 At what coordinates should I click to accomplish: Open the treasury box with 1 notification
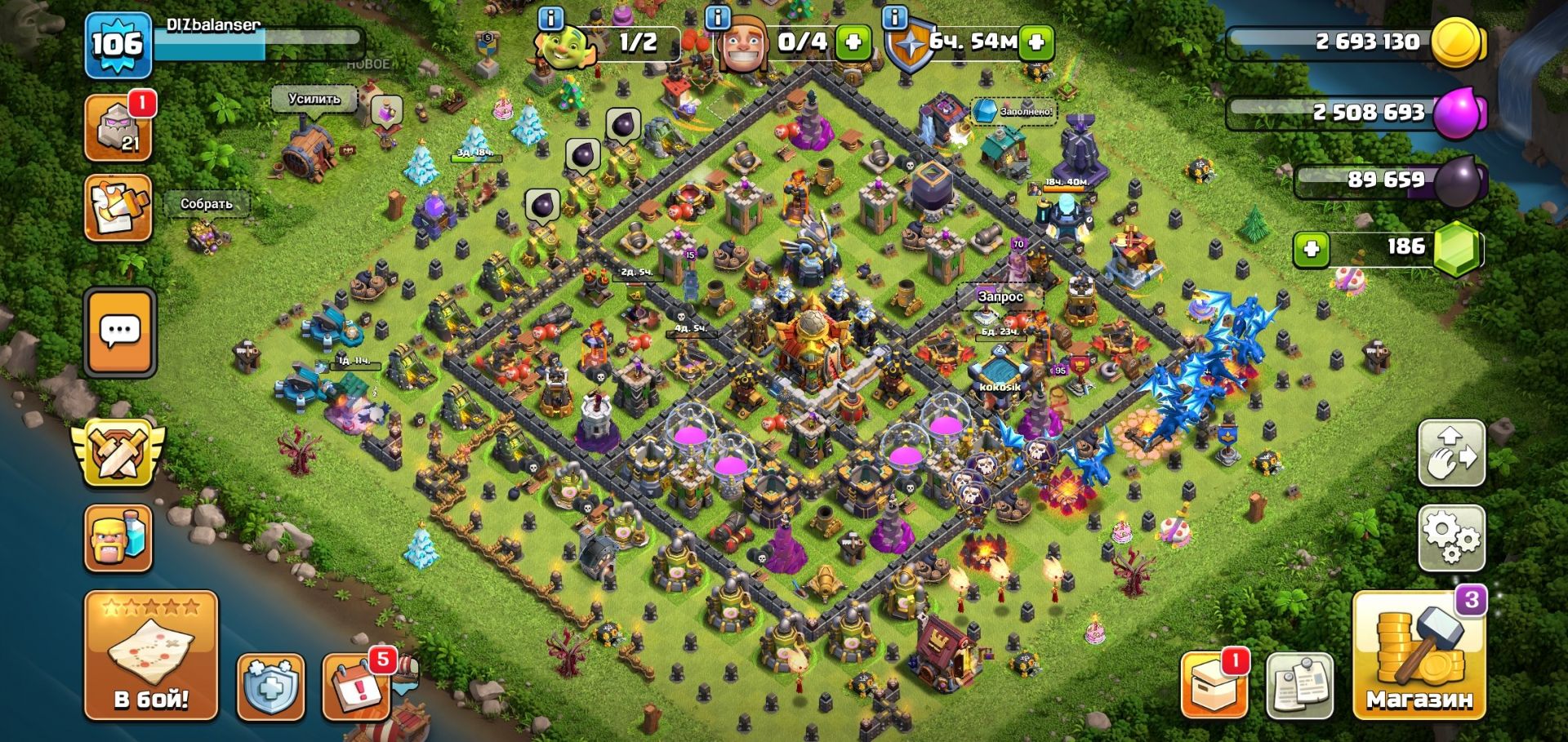click(x=1214, y=686)
